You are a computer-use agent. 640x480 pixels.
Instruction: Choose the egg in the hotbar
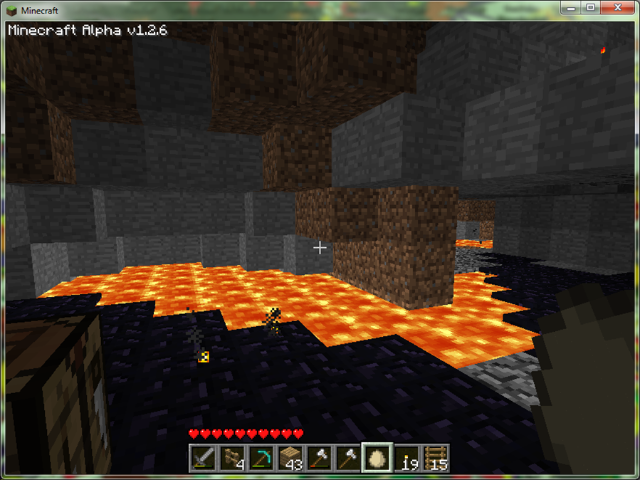click(x=378, y=458)
